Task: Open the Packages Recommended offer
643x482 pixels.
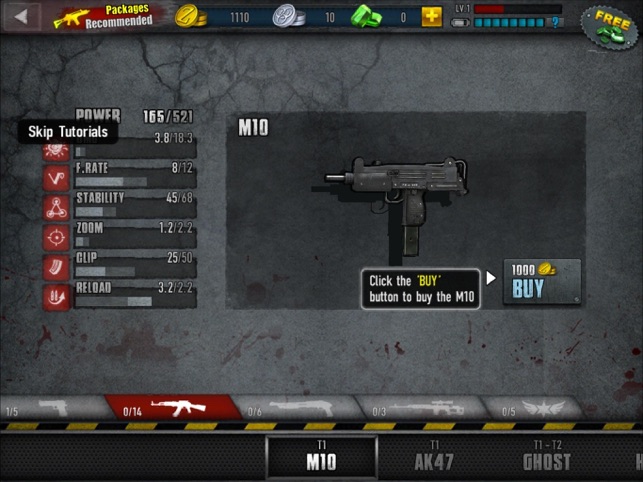Action: (x=105, y=17)
